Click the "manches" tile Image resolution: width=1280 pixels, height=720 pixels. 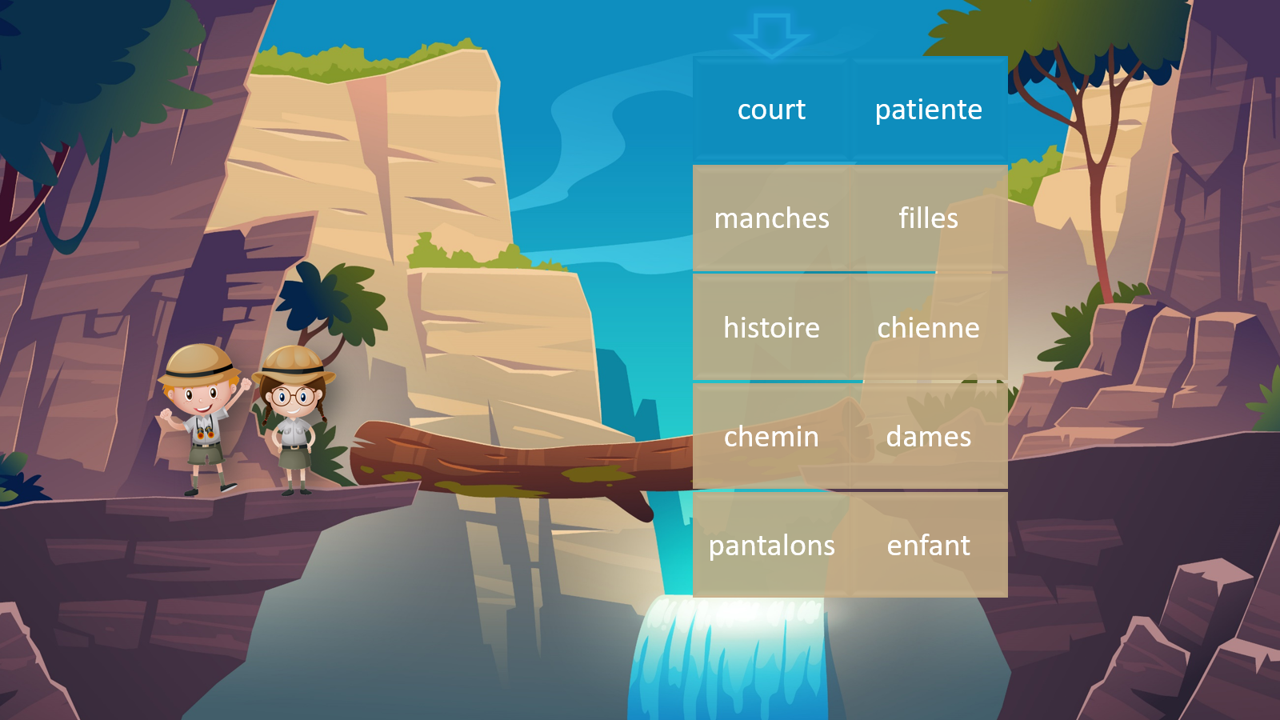[x=771, y=219]
